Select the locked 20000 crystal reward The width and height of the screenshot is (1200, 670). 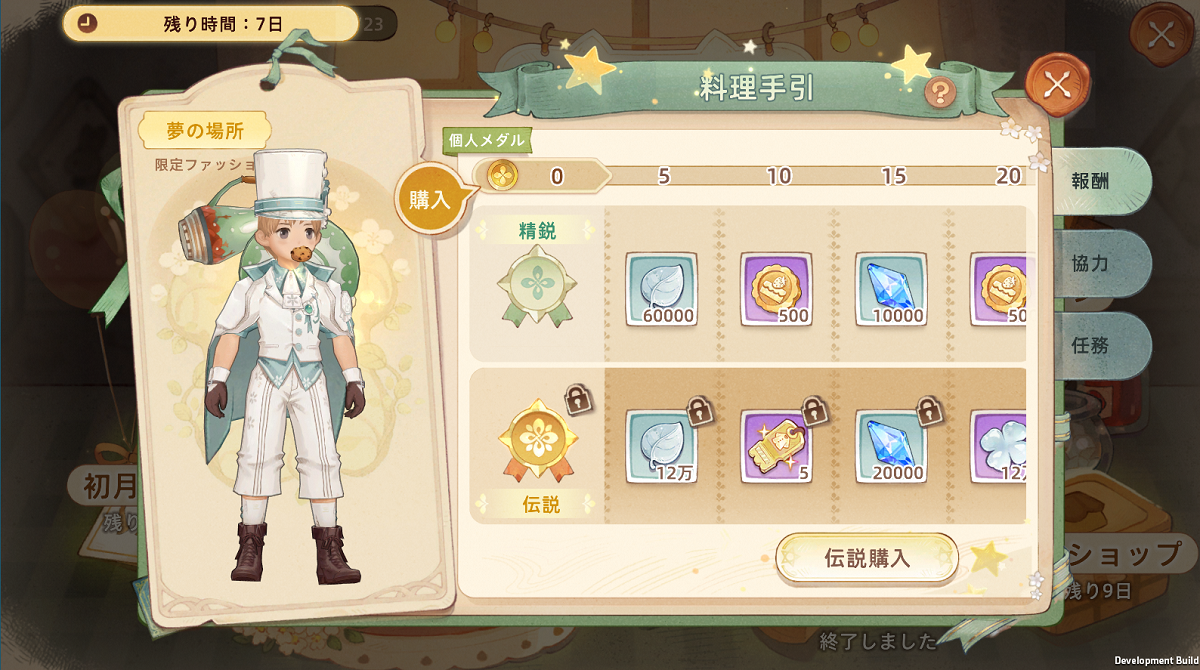click(x=891, y=446)
